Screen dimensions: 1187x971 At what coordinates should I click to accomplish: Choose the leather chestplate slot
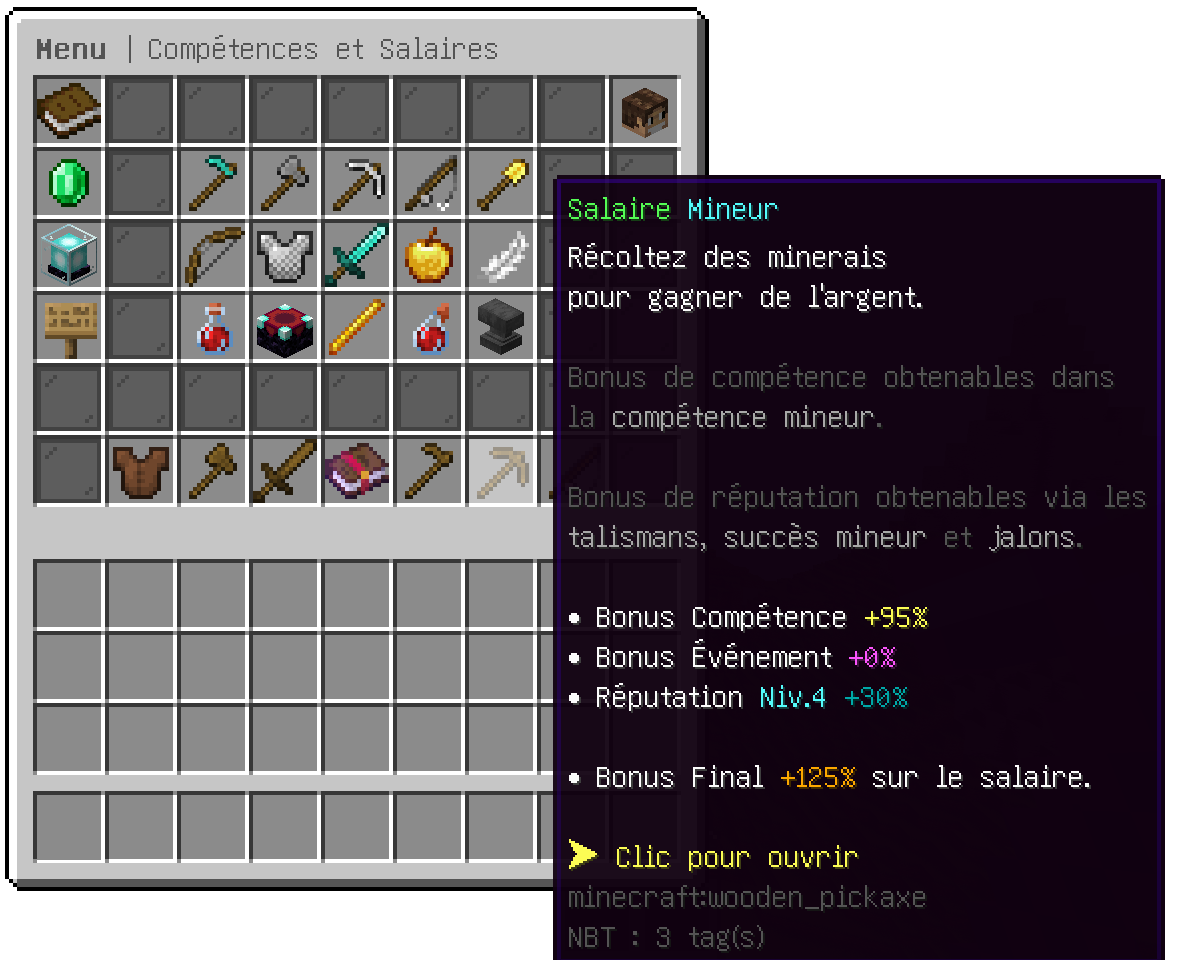tap(141, 471)
